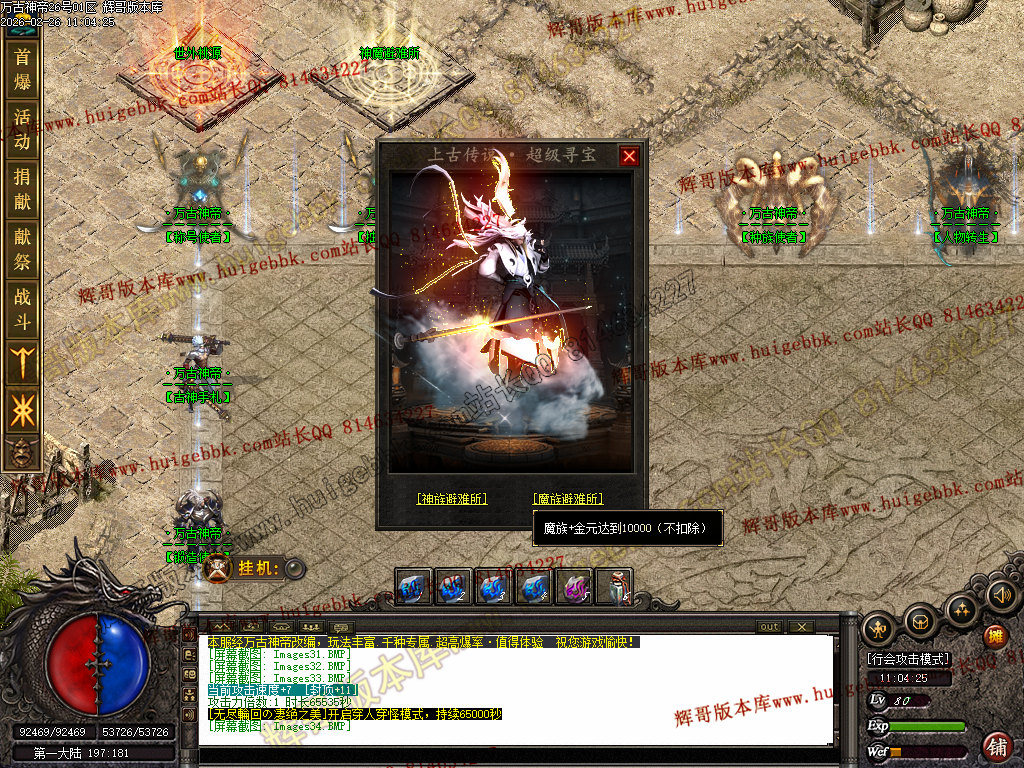Select the demon mask icon in sidebar
1024x768 pixels.
coord(20,454)
